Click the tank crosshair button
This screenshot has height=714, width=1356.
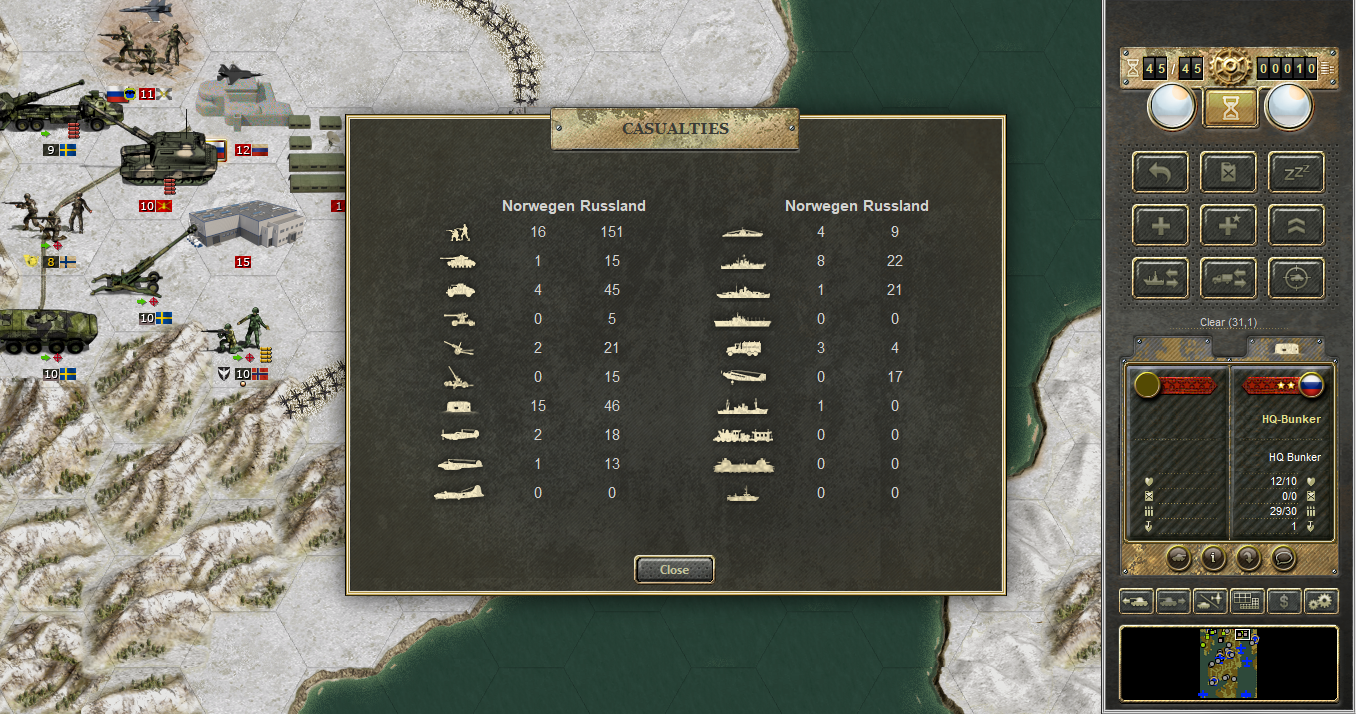point(1296,278)
